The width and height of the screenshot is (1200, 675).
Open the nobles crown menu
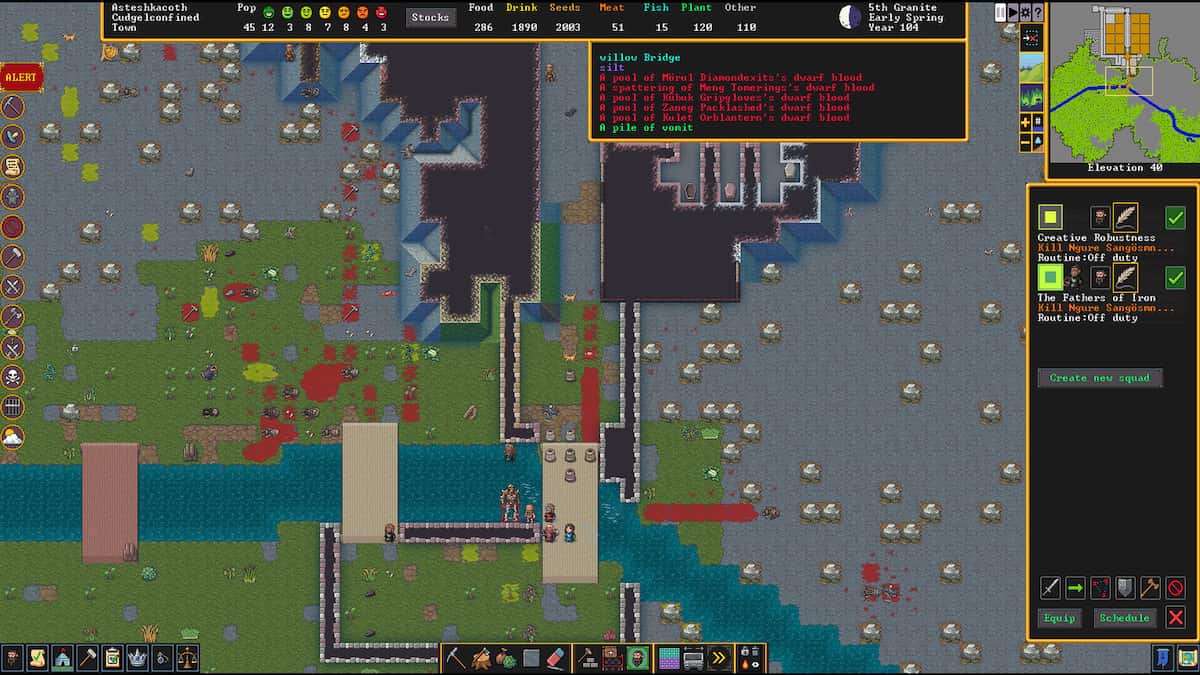click(x=137, y=658)
